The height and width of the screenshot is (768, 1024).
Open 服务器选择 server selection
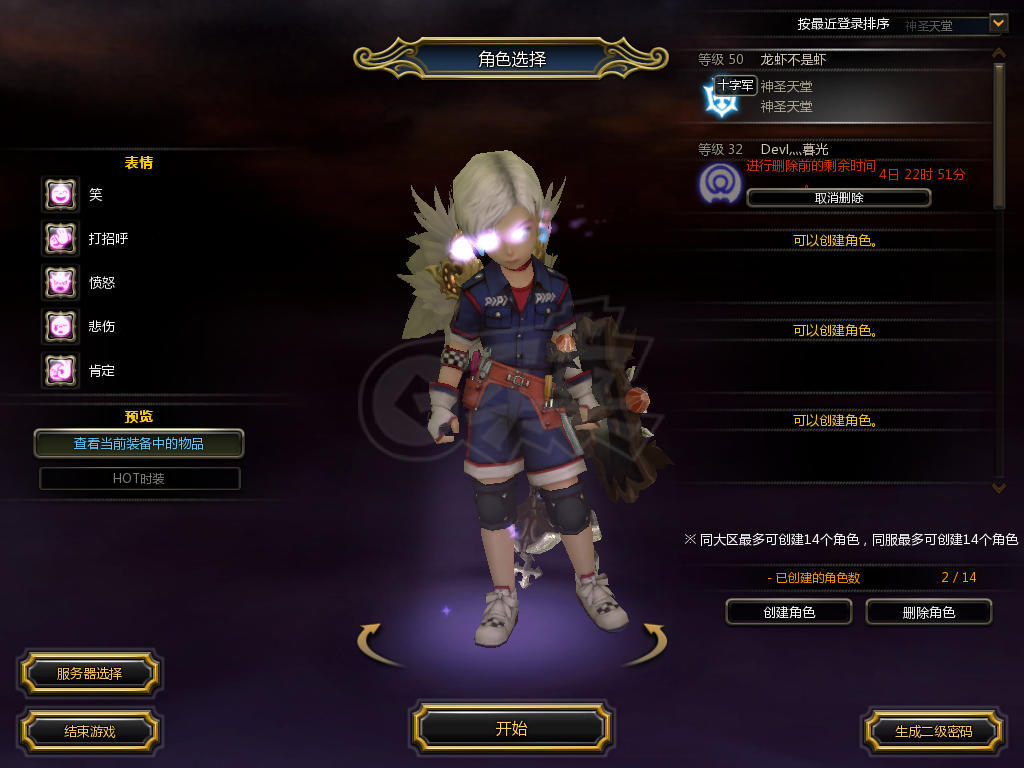89,673
